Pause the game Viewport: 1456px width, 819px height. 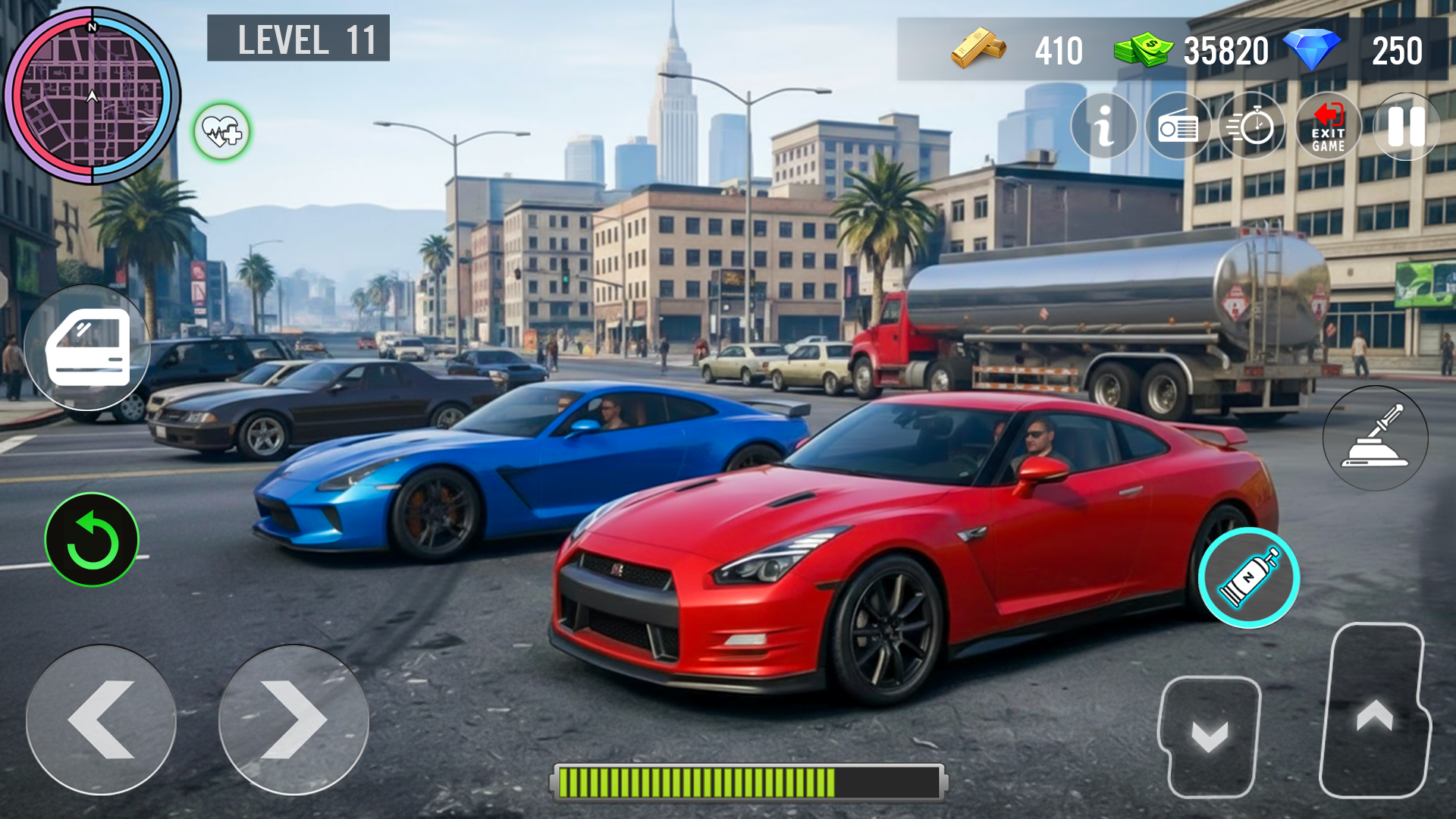[1405, 127]
